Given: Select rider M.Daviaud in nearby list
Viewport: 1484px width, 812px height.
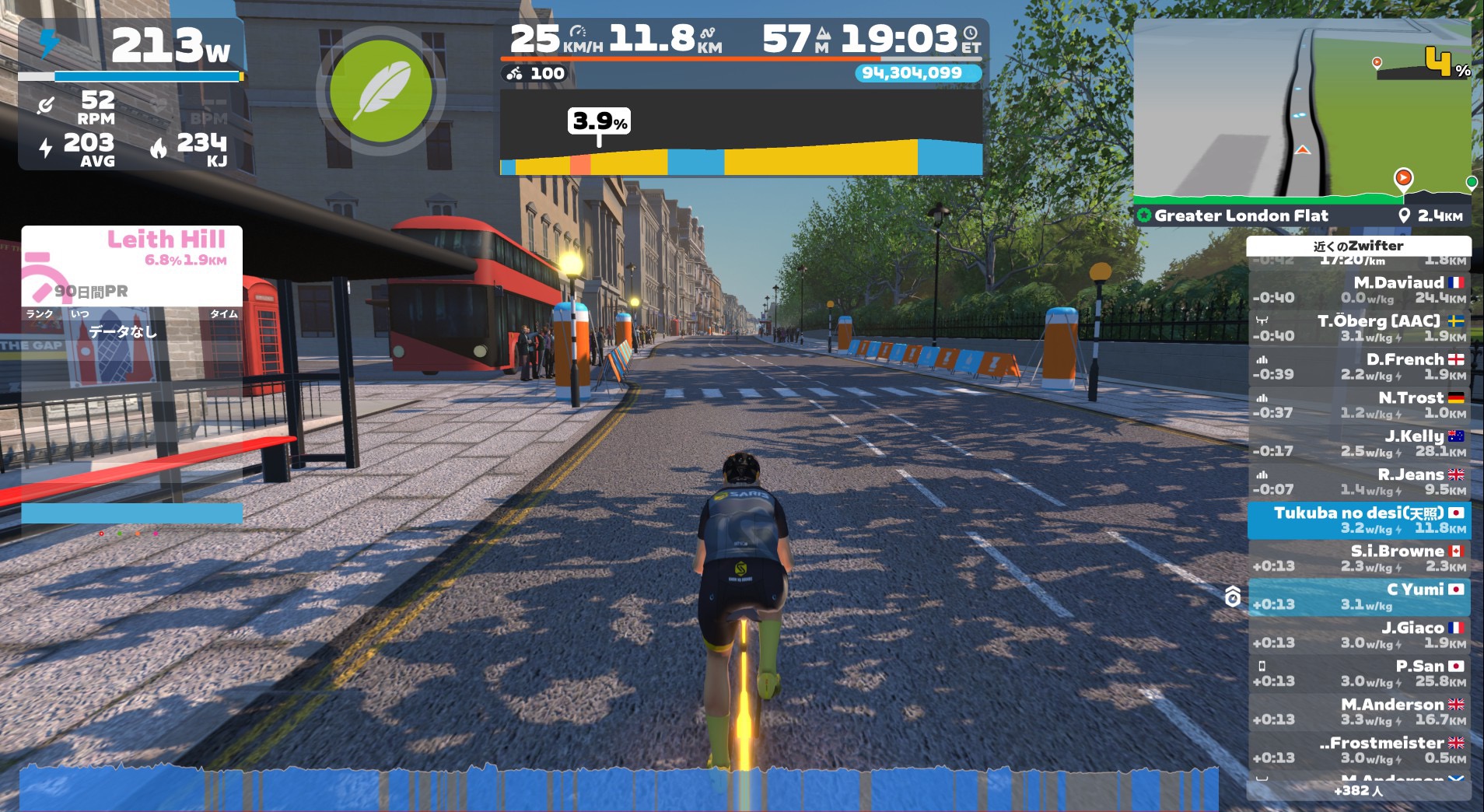Looking at the screenshot, I should point(1359,289).
